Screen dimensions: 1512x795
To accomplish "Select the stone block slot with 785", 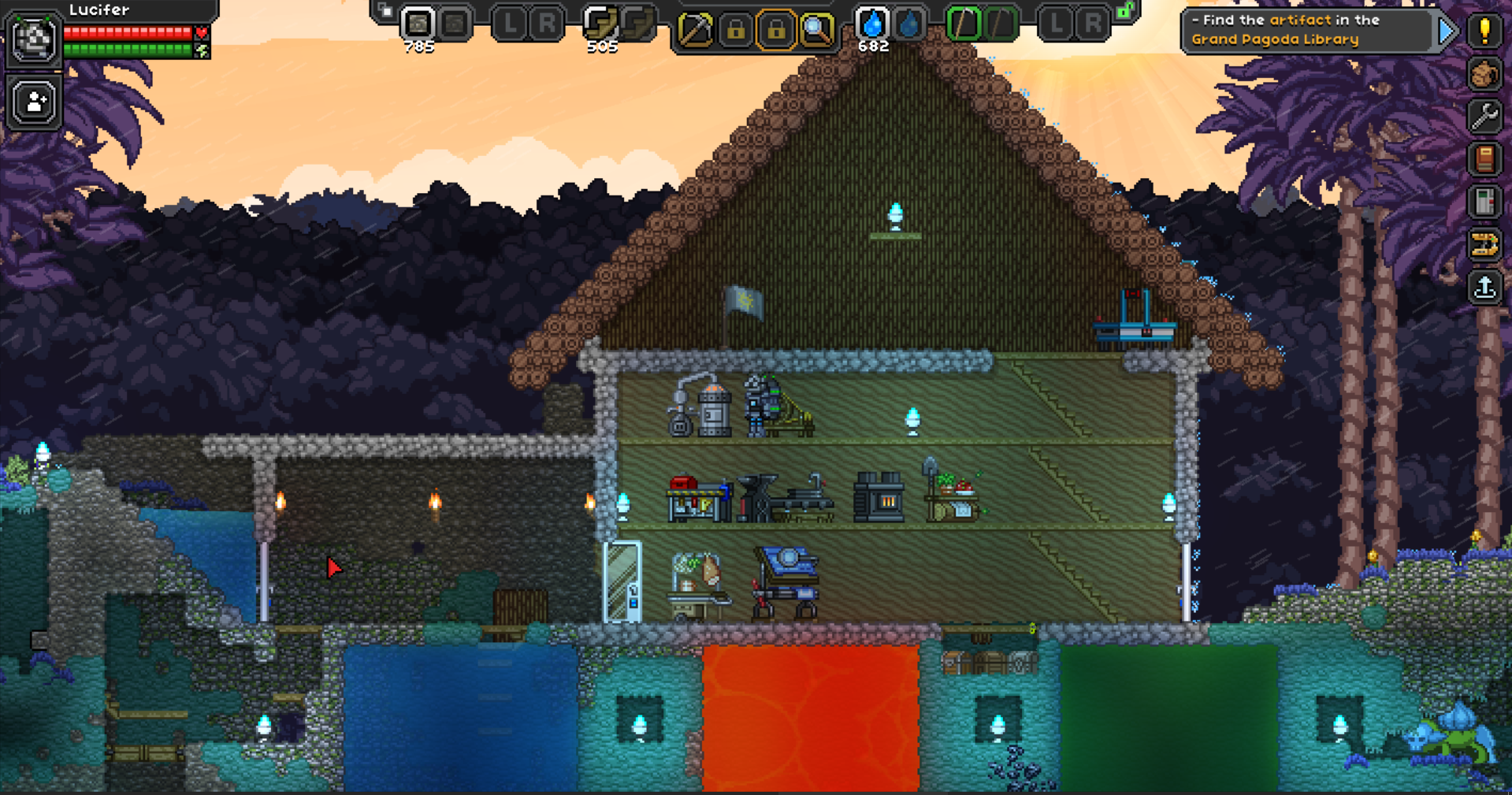I will pyautogui.click(x=418, y=25).
